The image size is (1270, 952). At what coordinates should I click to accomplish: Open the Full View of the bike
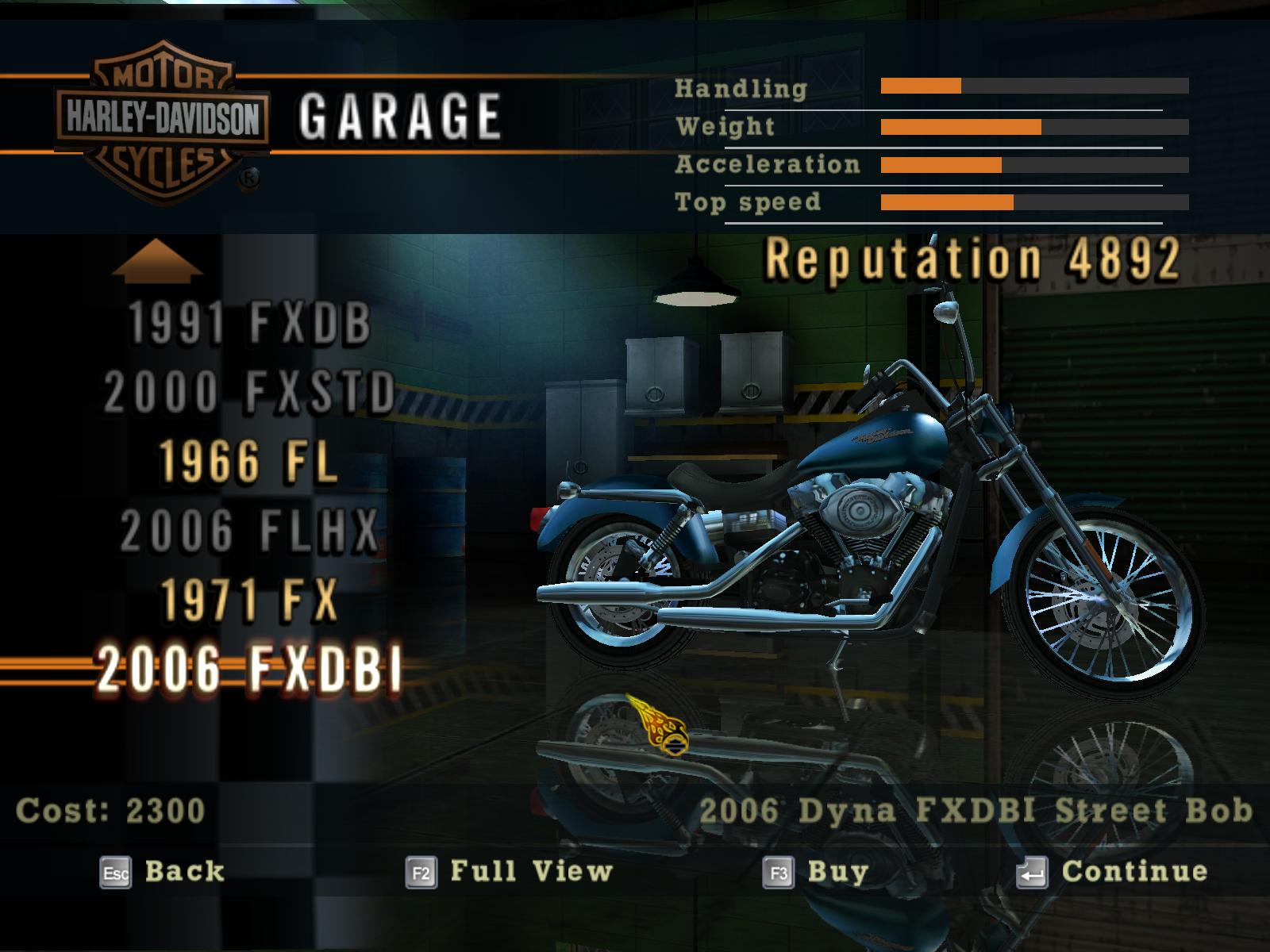click(x=509, y=872)
